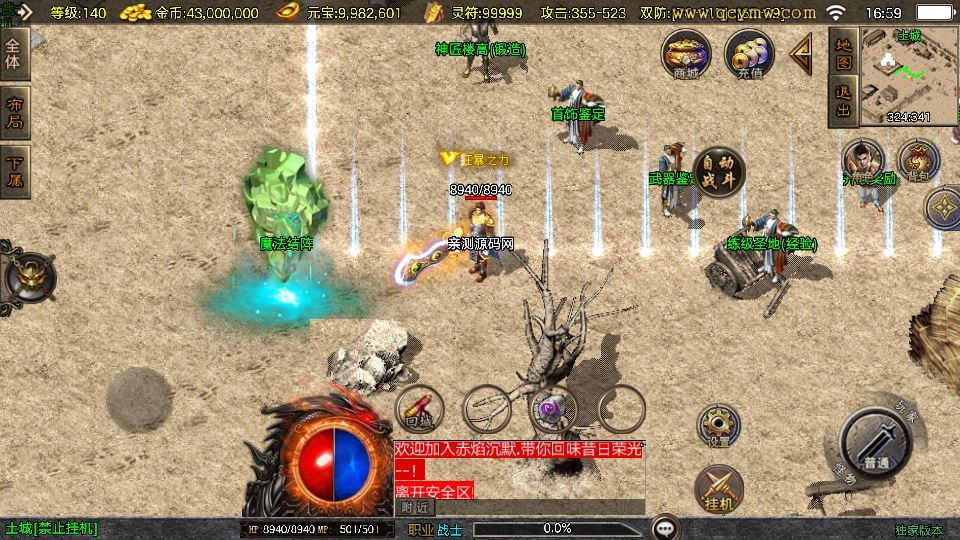Click the 退出 exit button
The width and height of the screenshot is (960, 540).
click(x=843, y=101)
